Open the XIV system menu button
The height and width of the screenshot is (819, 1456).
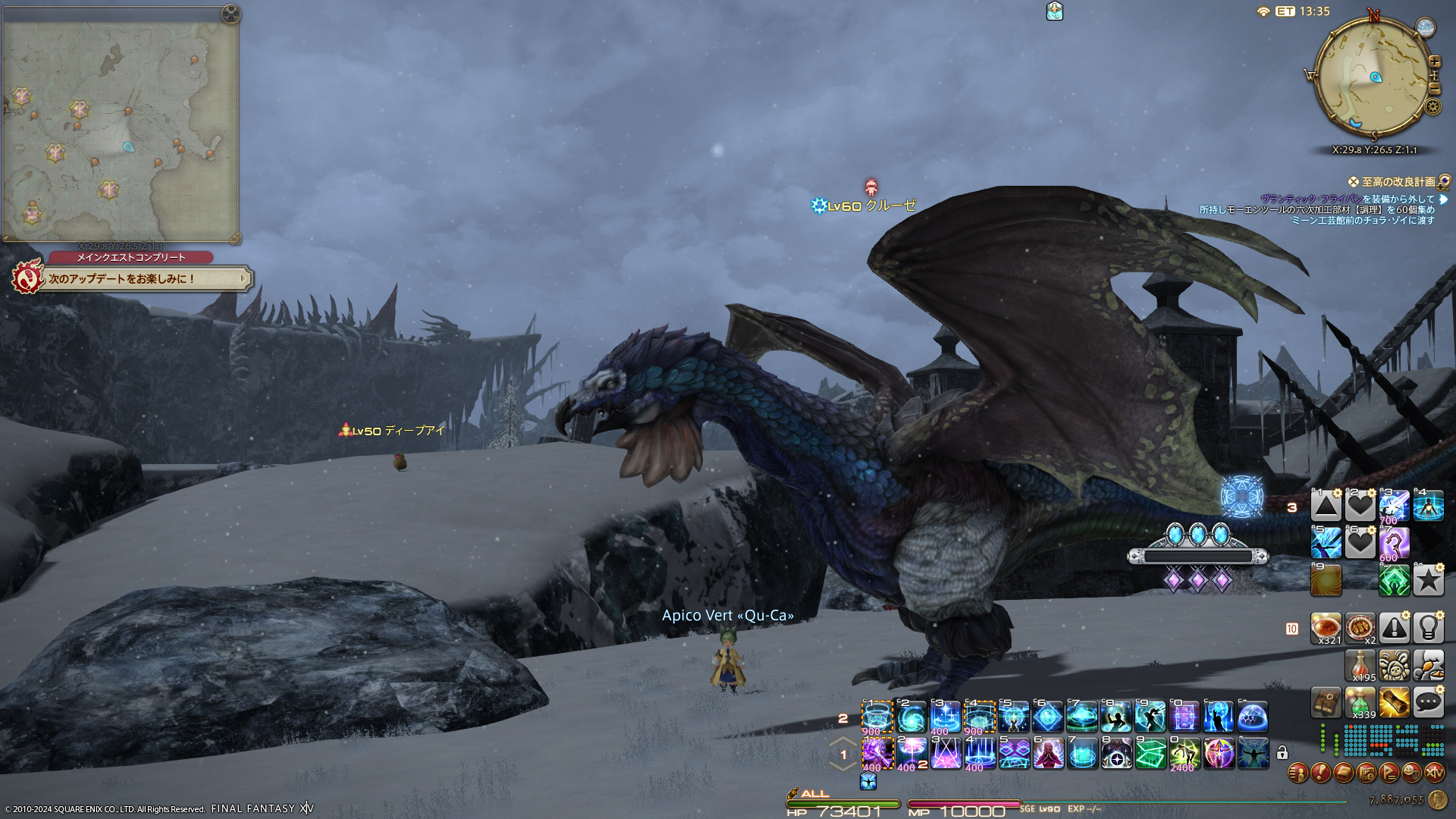click(x=1435, y=773)
